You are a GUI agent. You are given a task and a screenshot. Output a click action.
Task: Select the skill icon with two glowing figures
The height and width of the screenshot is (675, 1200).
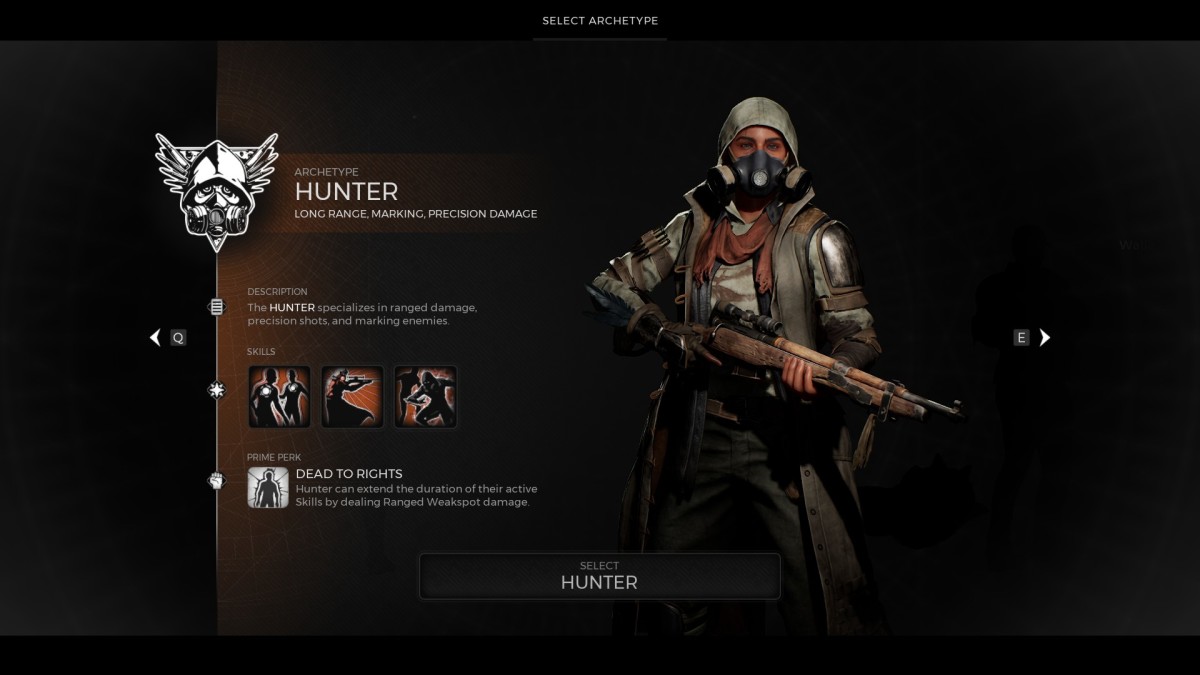(x=279, y=396)
